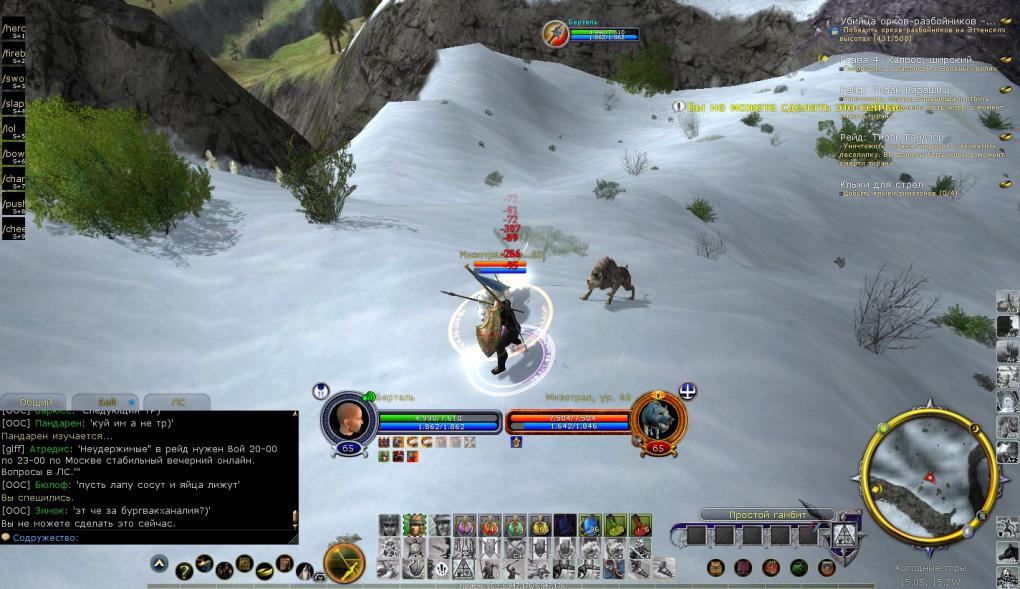Activate the round auto-attack bow button

pos(344,563)
